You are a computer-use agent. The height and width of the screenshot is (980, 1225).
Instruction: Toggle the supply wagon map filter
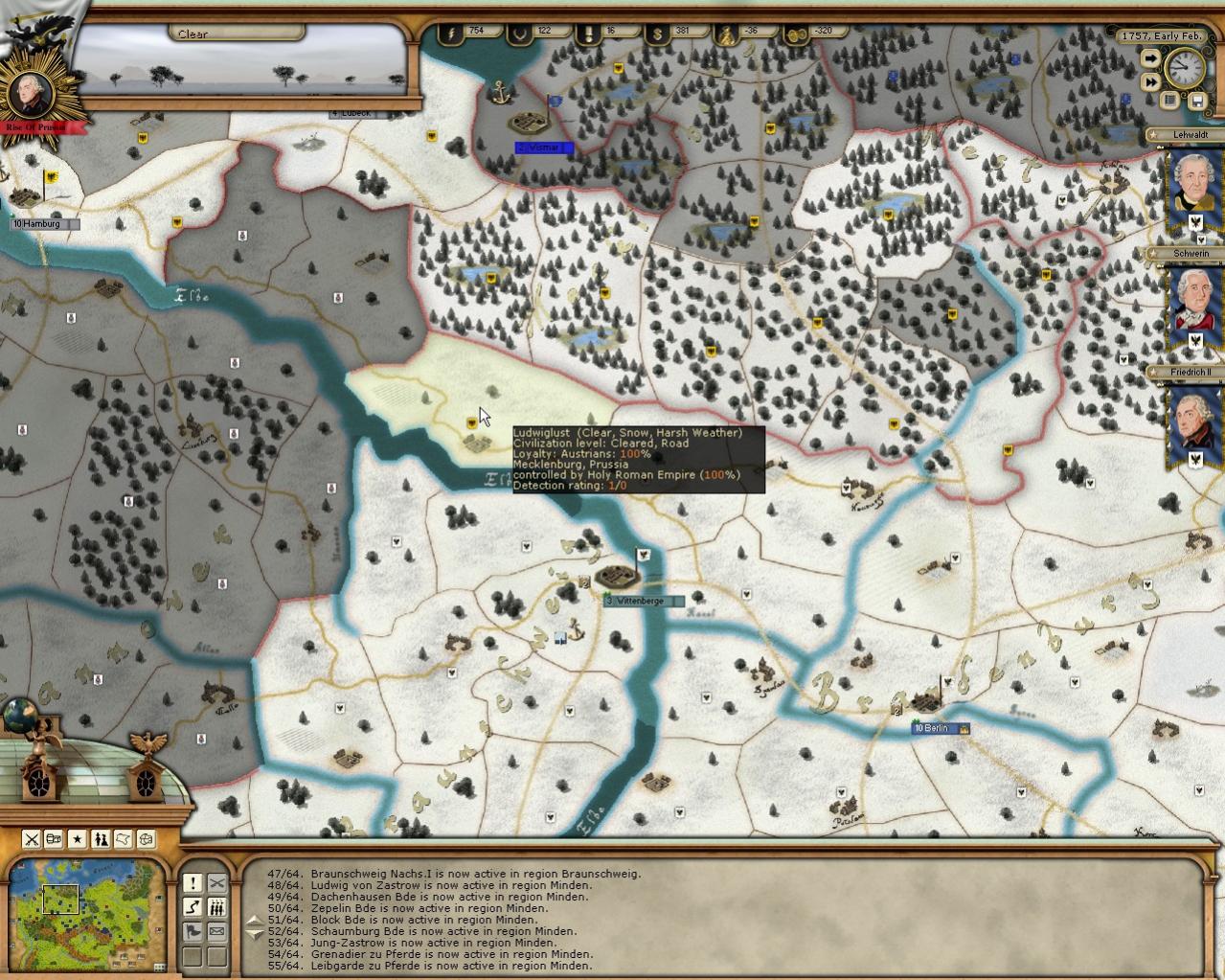(x=55, y=839)
